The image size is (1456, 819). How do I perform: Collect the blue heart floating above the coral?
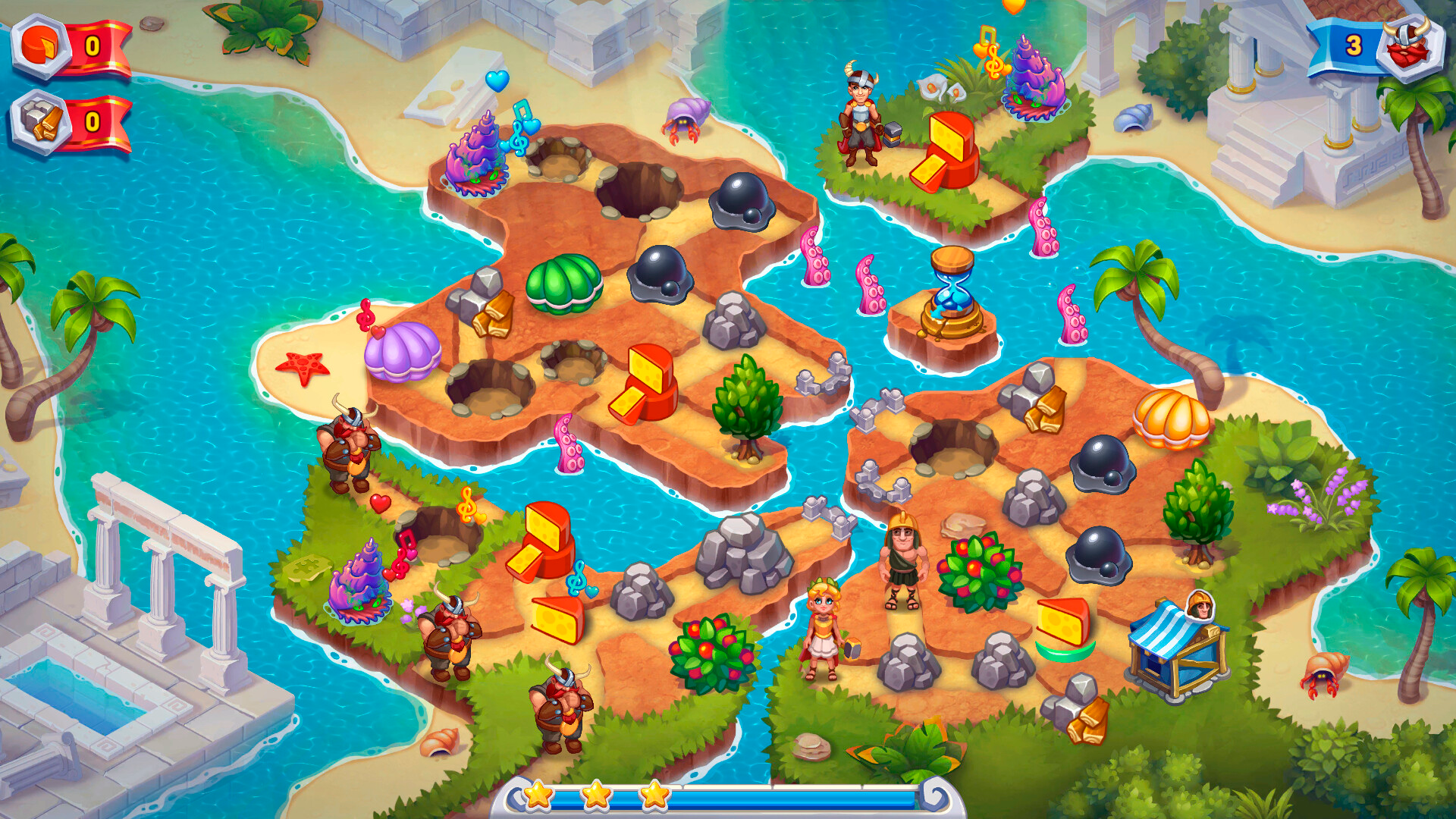point(497,80)
